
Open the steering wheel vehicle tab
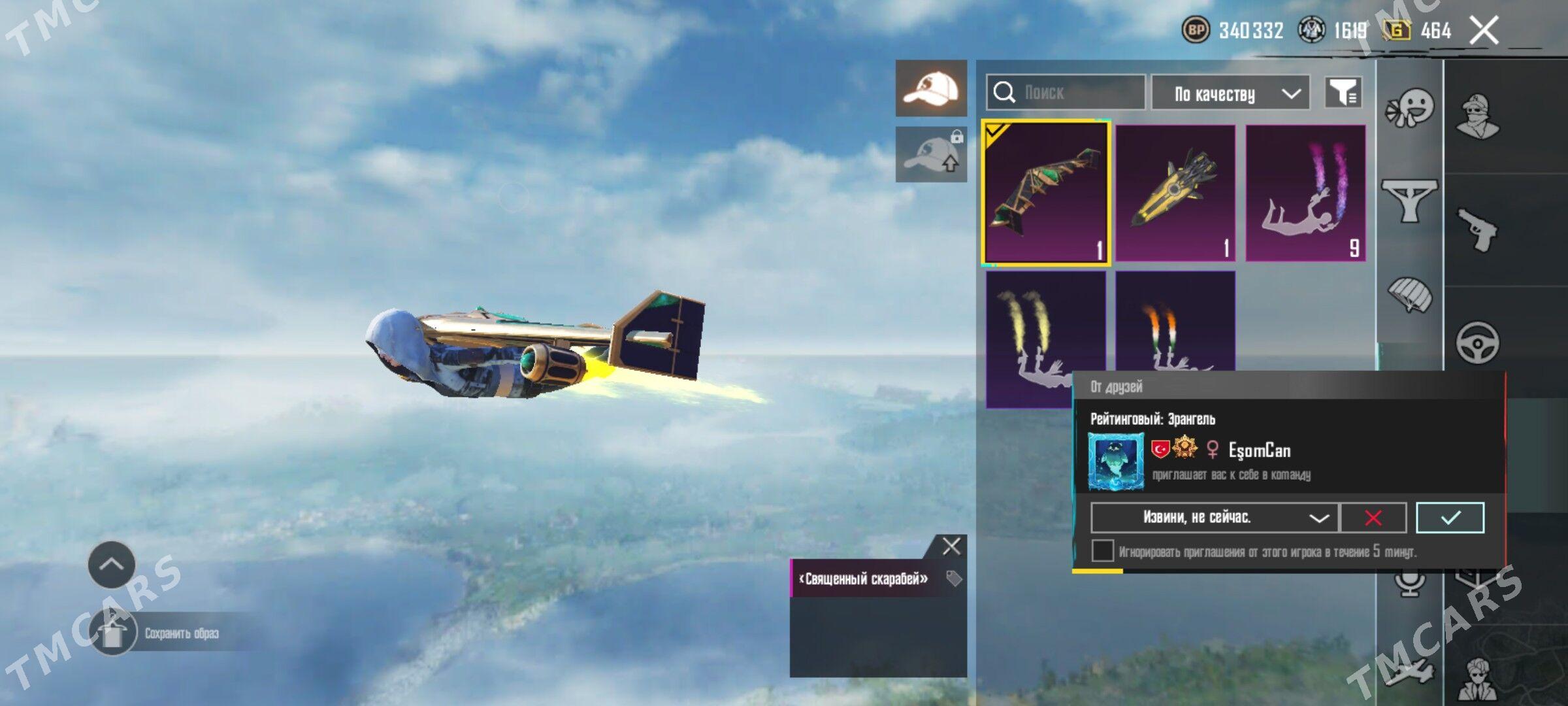[1477, 343]
